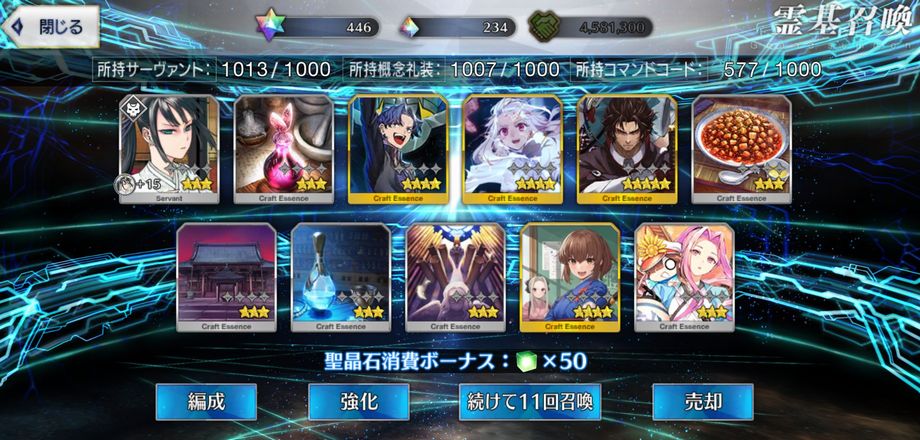Inspect the white-haired girl Craft Essence
The image size is (920, 440).
(x=512, y=148)
